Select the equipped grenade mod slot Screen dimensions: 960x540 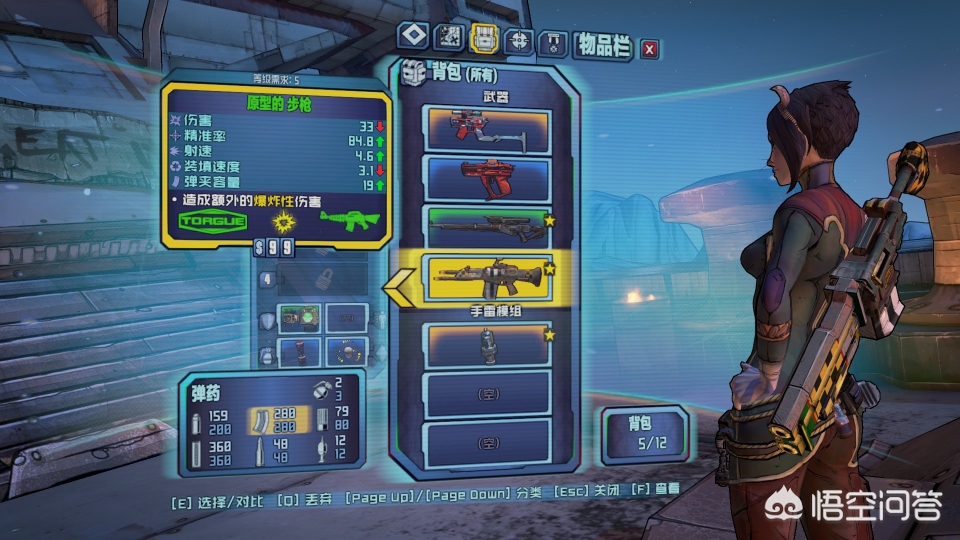pyautogui.click(x=298, y=352)
